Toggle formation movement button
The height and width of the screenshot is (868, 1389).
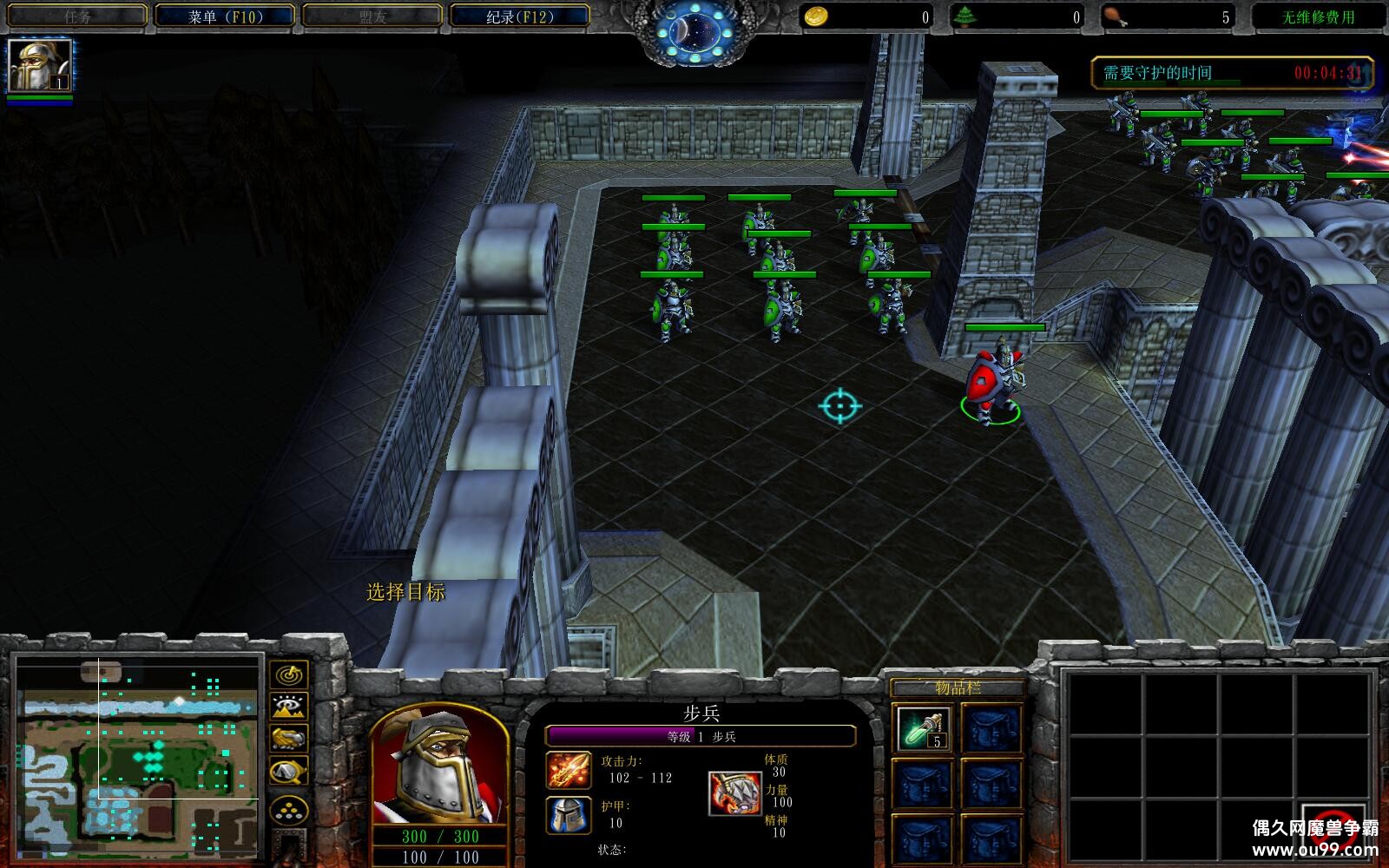[x=289, y=810]
